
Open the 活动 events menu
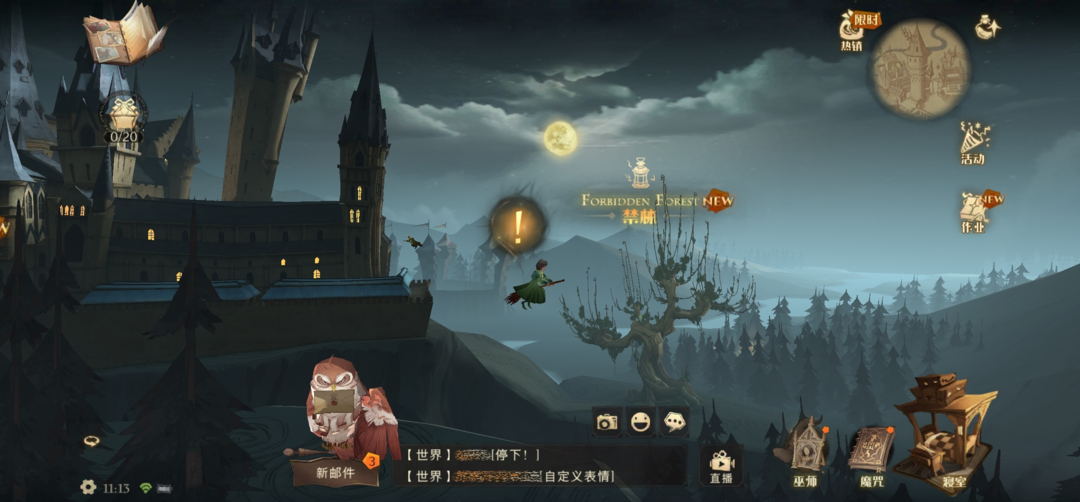point(974,143)
